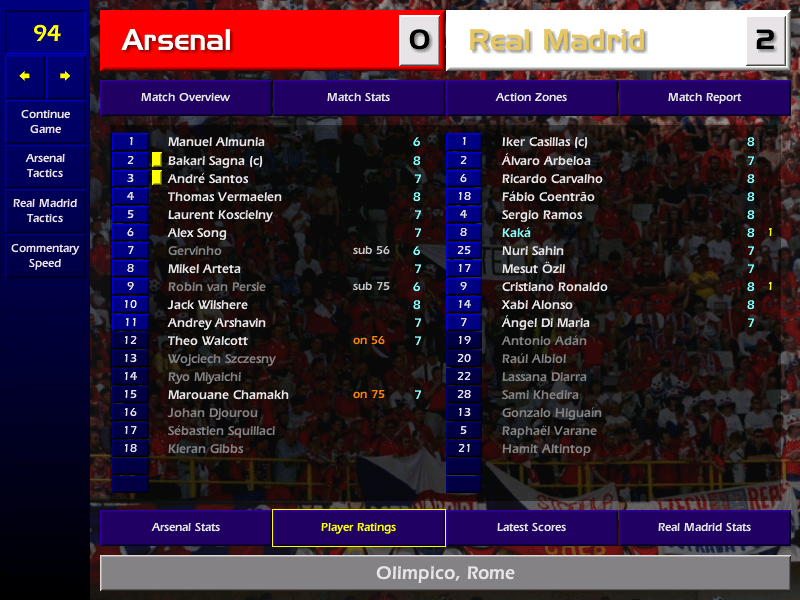View the Action Zones tab
The width and height of the screenshot is (800, 600).
coord(531,97)
